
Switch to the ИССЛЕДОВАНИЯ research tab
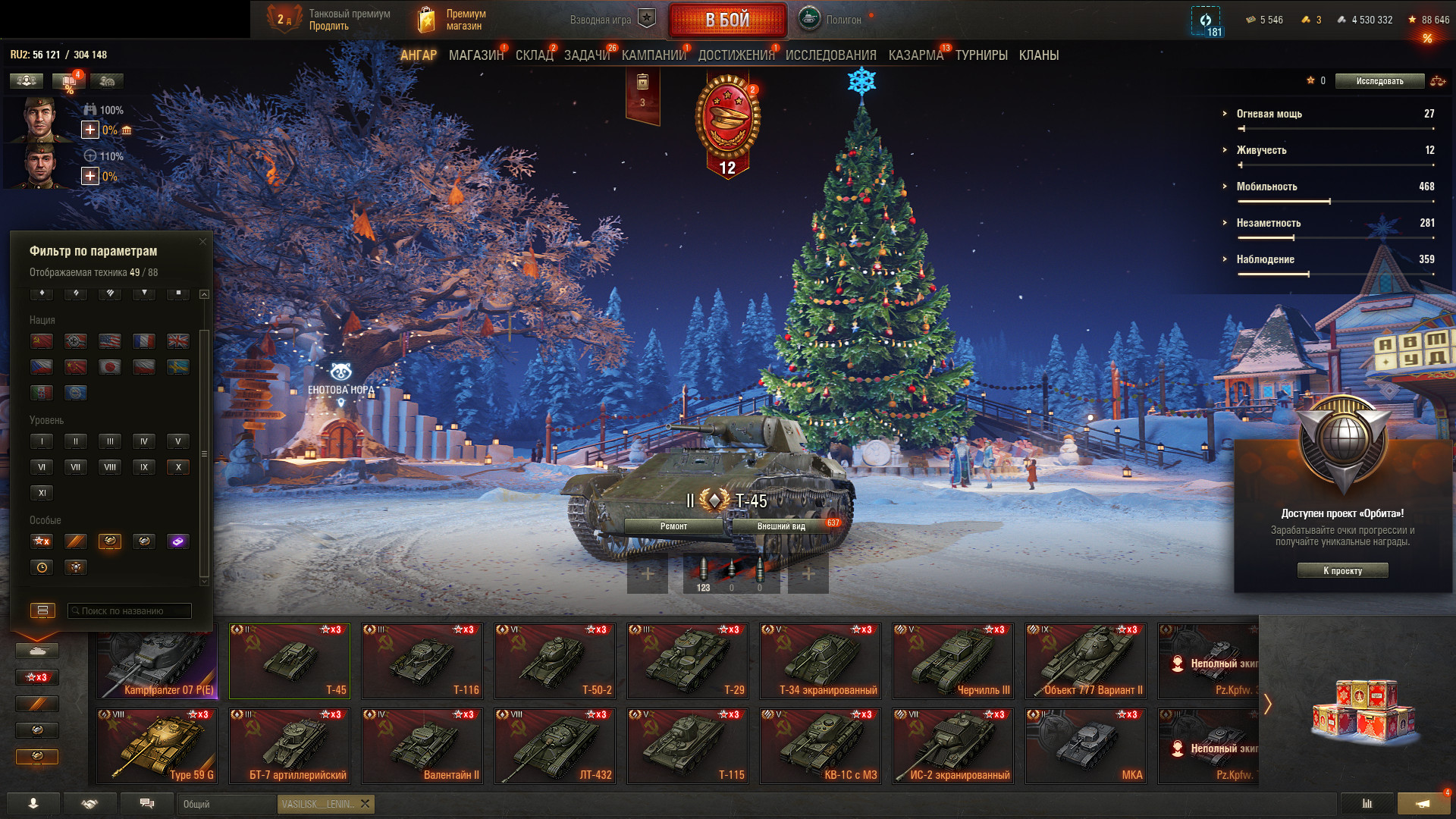pyautogui.click(x=830, y=55)
